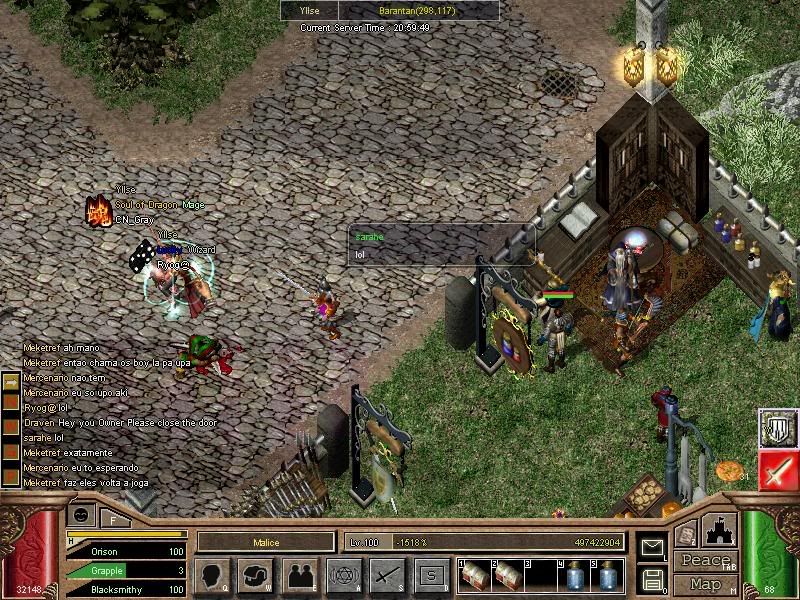
Task: Select the F tab above the skill list
Action: tap(114, 518)
